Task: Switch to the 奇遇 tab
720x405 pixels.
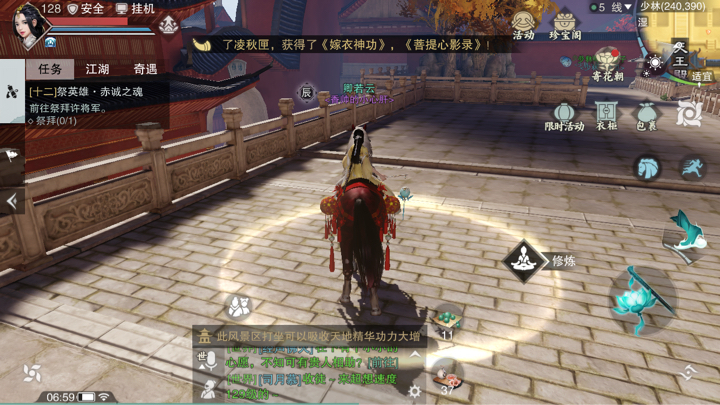Action: click(145, 69)
